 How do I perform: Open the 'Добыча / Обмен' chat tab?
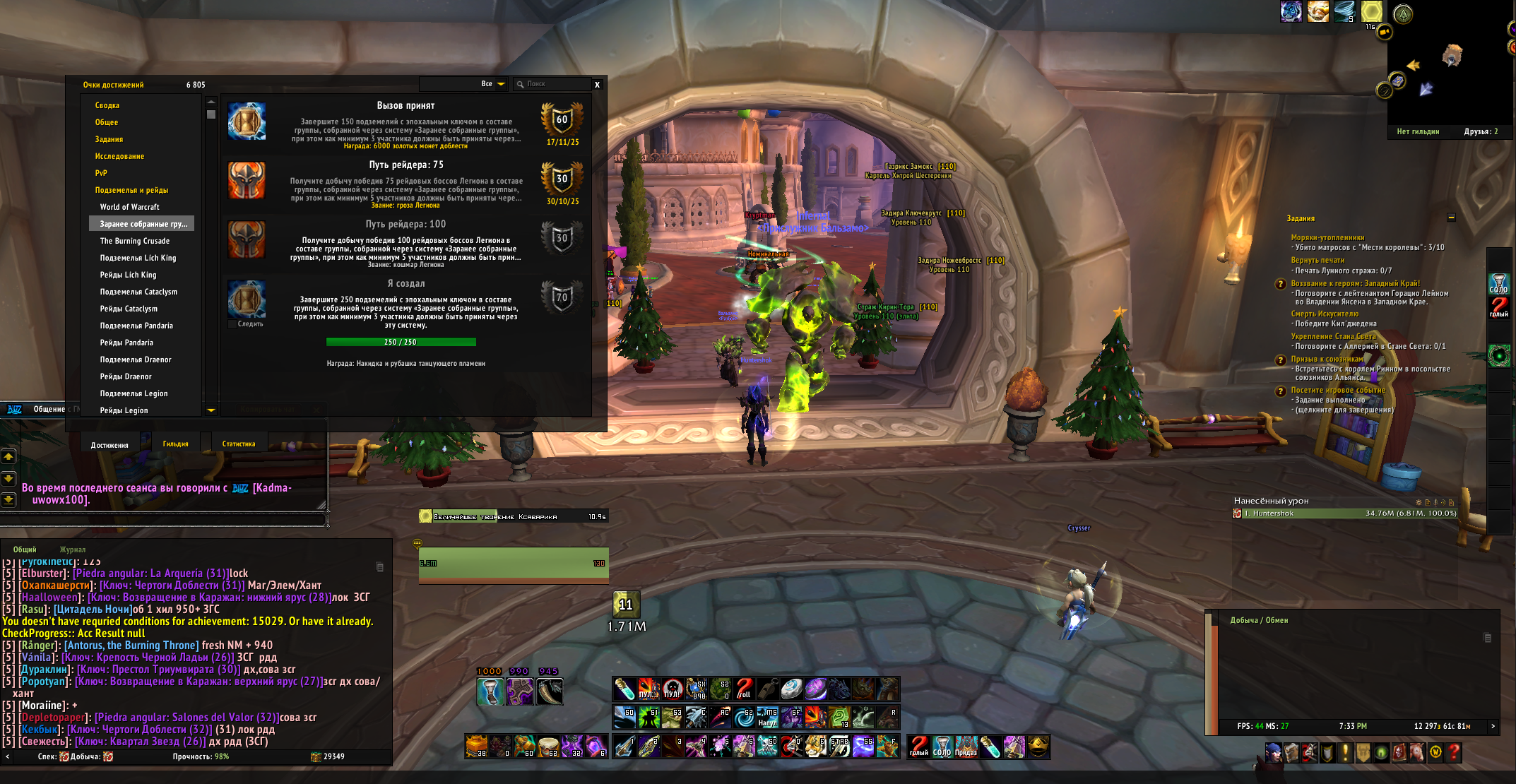click(x=1259, y=620)
